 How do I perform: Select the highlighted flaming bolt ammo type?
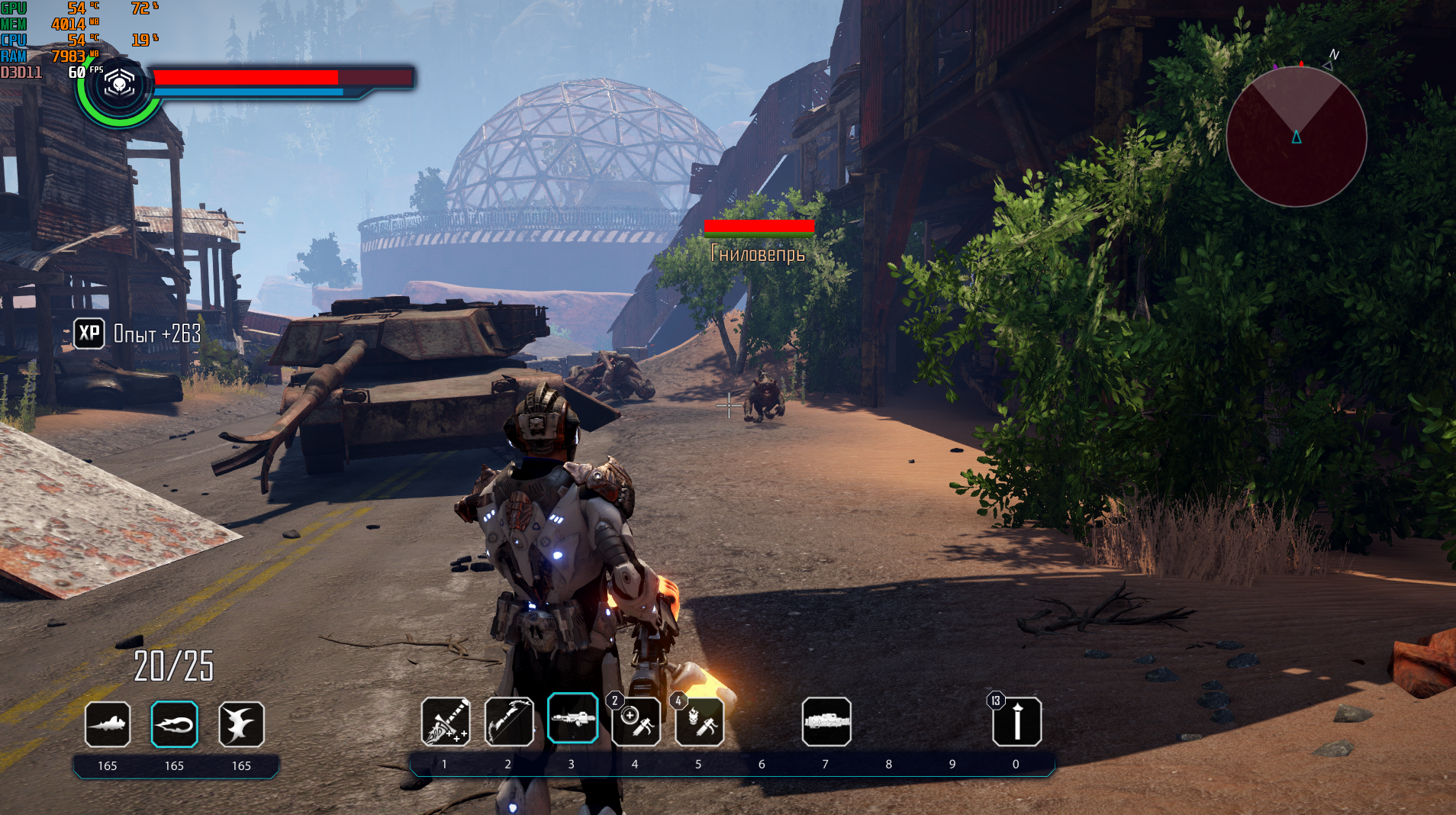174,723
